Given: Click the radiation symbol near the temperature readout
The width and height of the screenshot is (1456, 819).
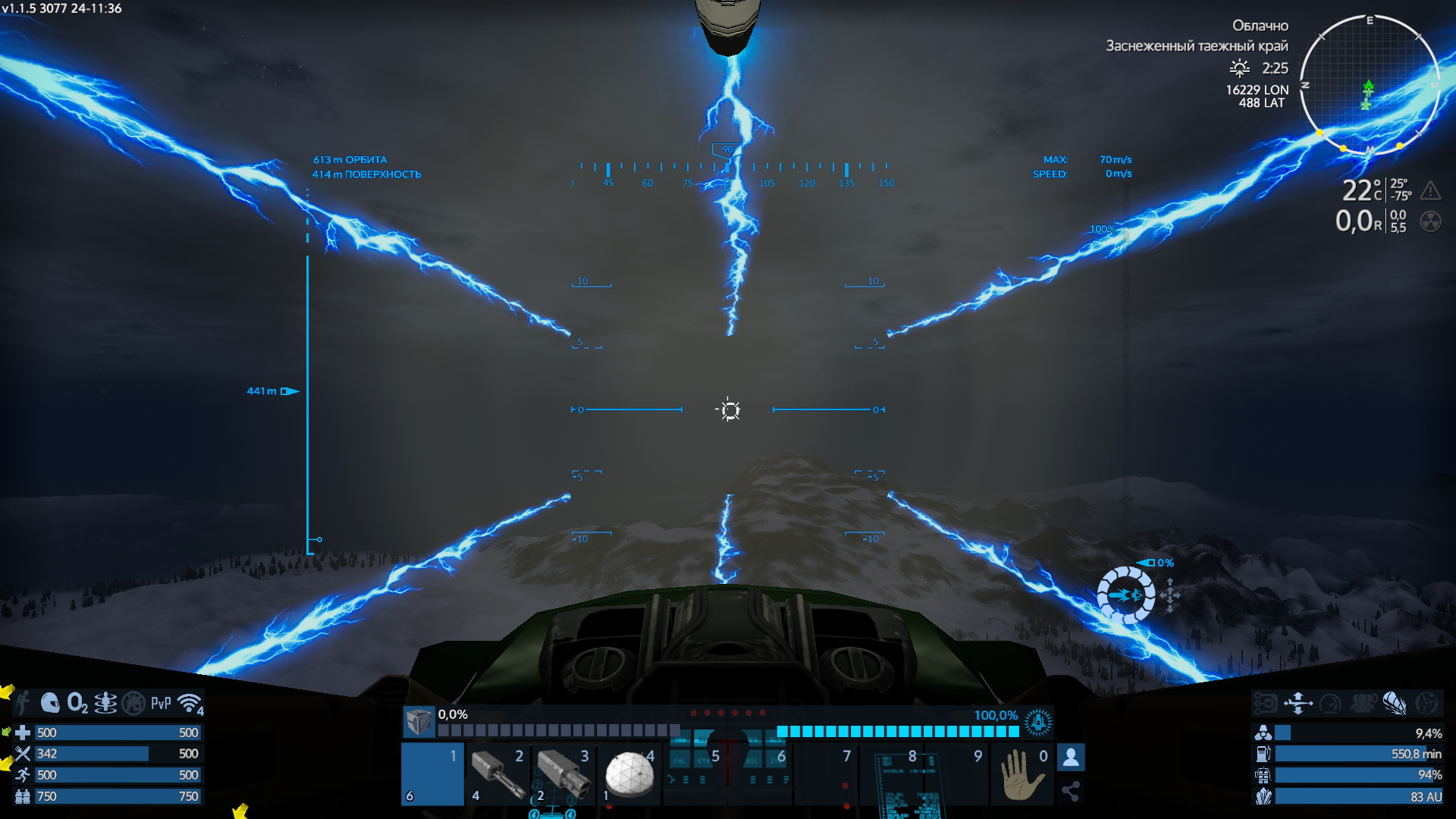Looking at the screenshot, I should (1430, 221).
